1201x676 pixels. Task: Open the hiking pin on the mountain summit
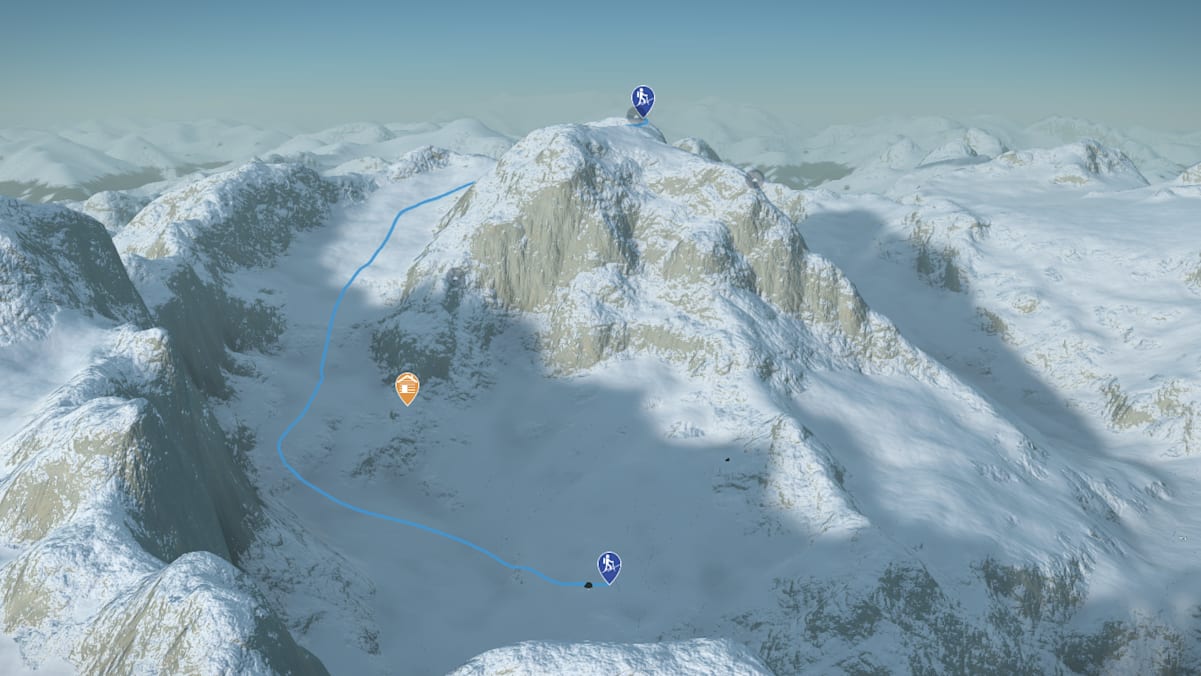643,99
